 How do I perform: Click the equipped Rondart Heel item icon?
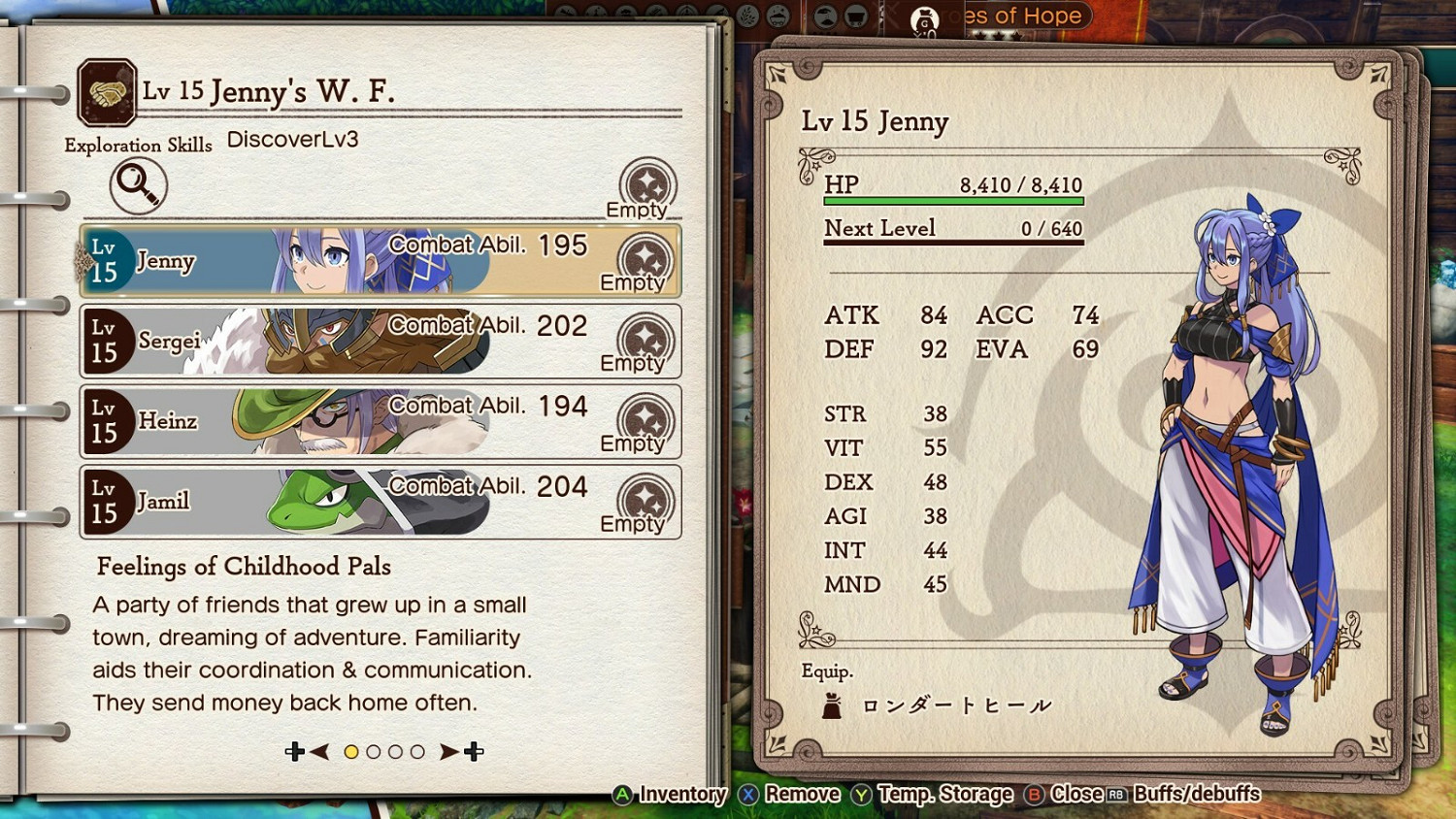(x=832, y=704)
